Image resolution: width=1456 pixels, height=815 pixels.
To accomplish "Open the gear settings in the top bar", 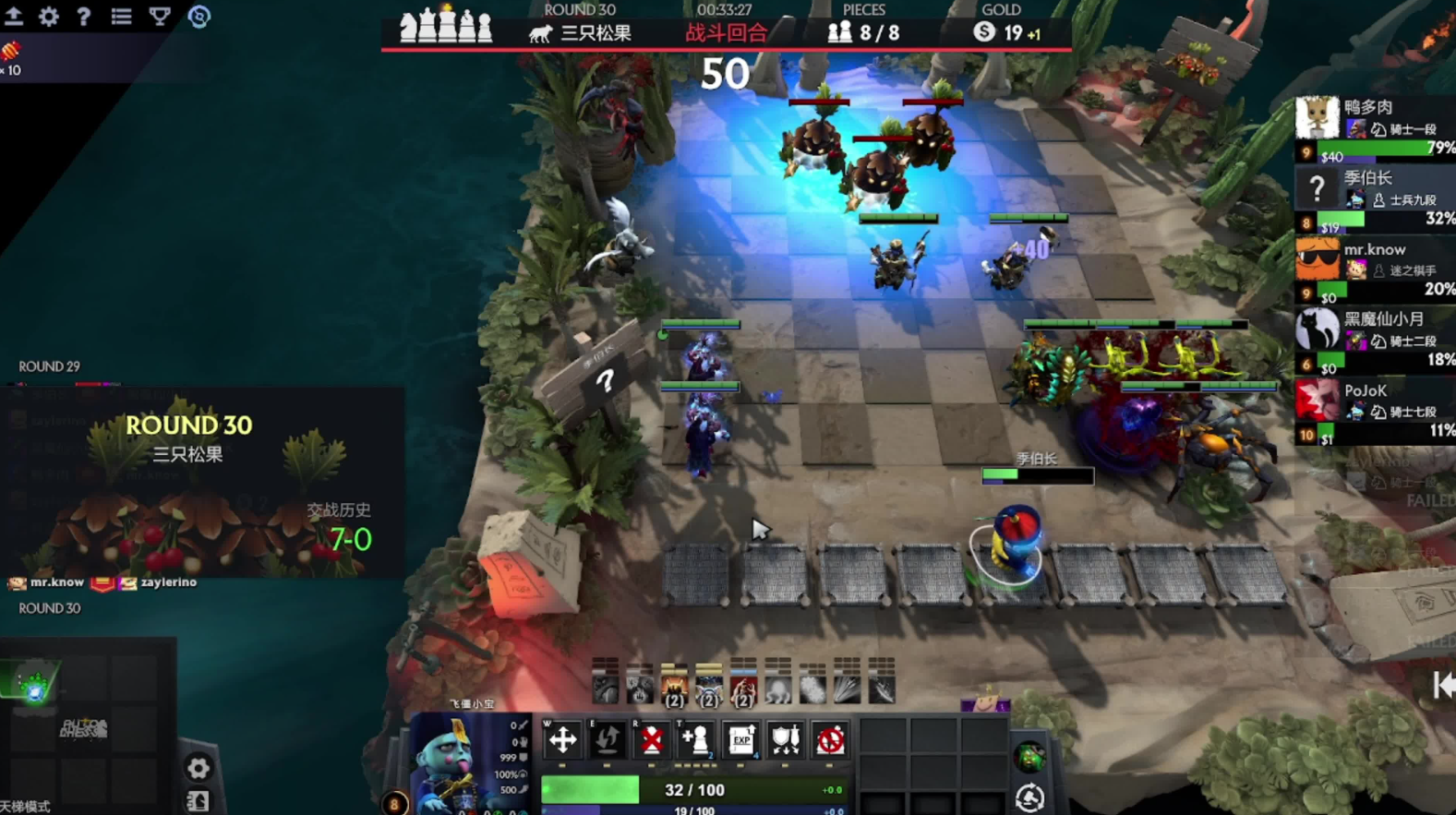I will [48, 16].
